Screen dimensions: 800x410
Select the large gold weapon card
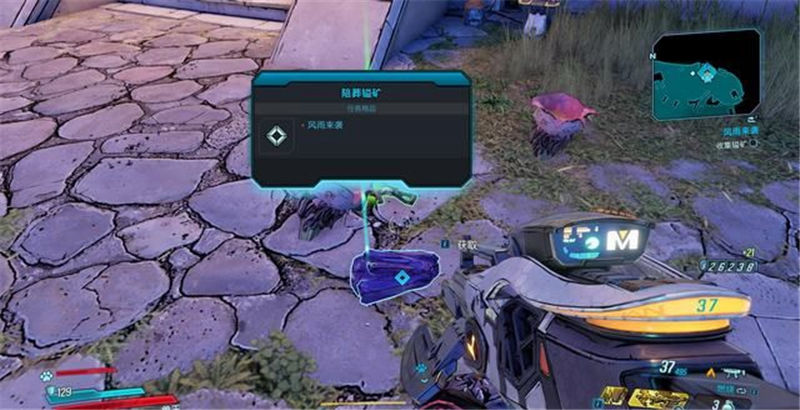pos(660,398)
